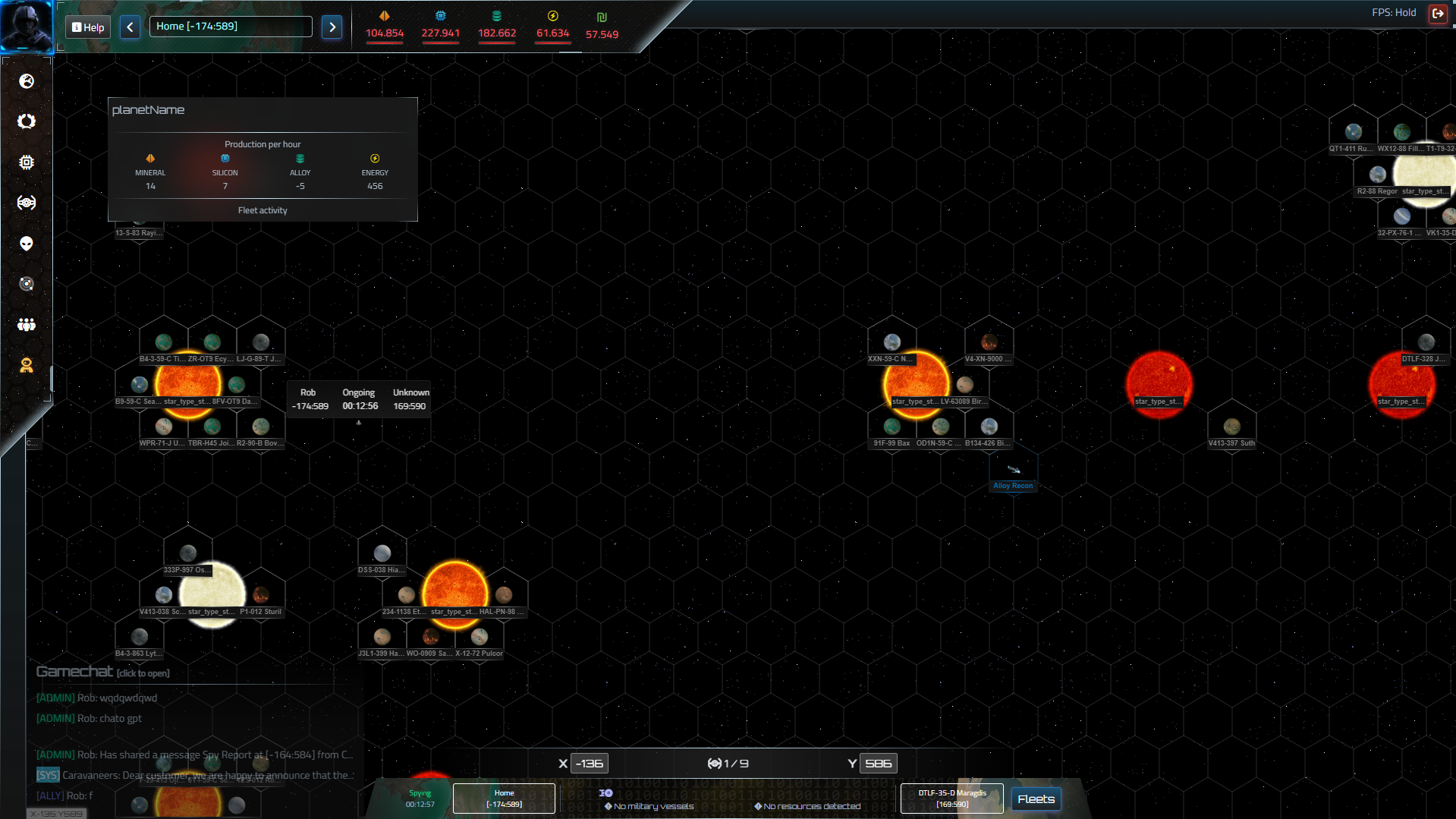Image resolution: width=1456 pixels, height=819 pixels.
Task: Open the Fleets button
Action: [1036, 799]
